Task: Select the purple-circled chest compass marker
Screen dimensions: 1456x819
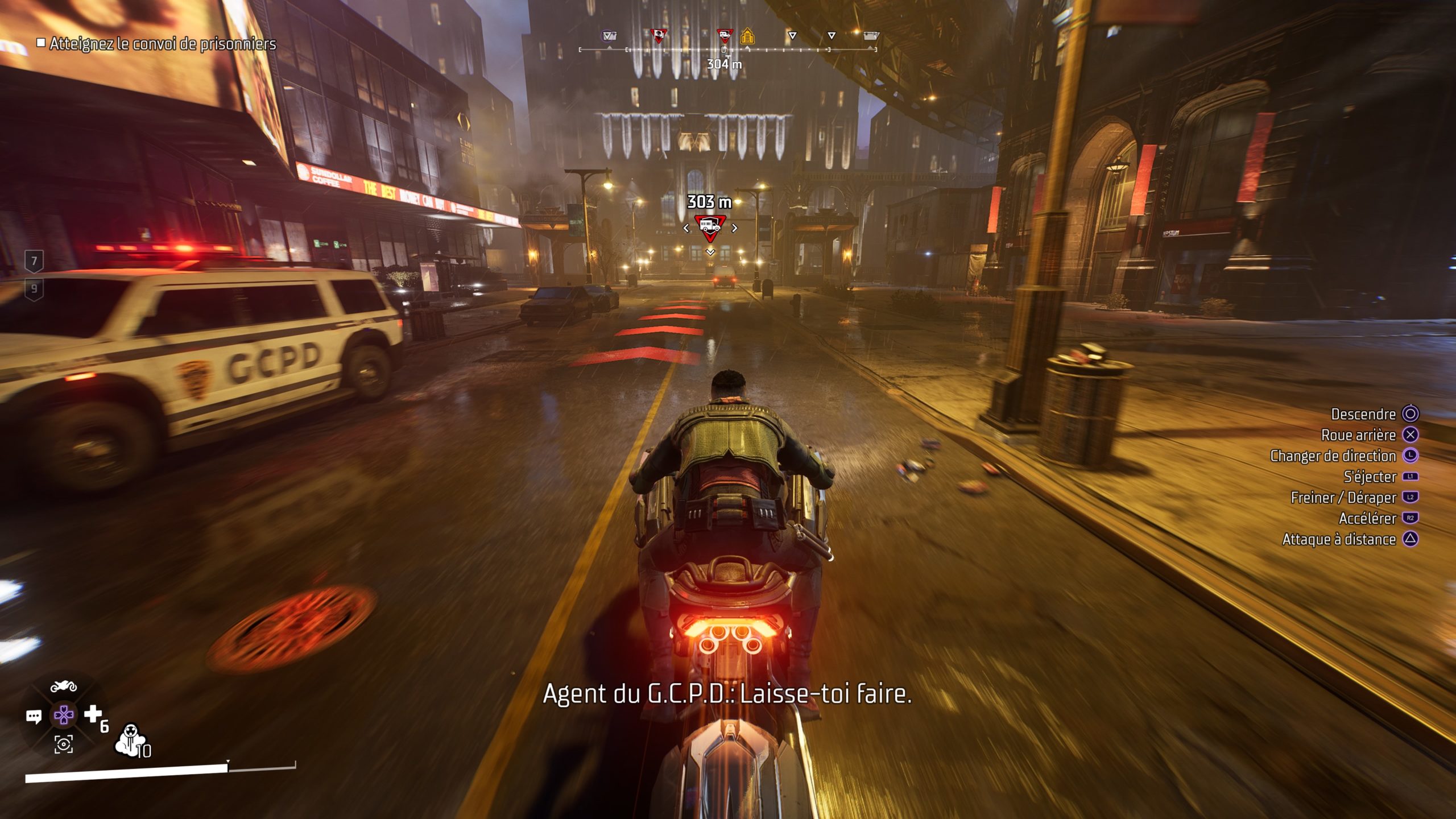Action: point(609,36)
